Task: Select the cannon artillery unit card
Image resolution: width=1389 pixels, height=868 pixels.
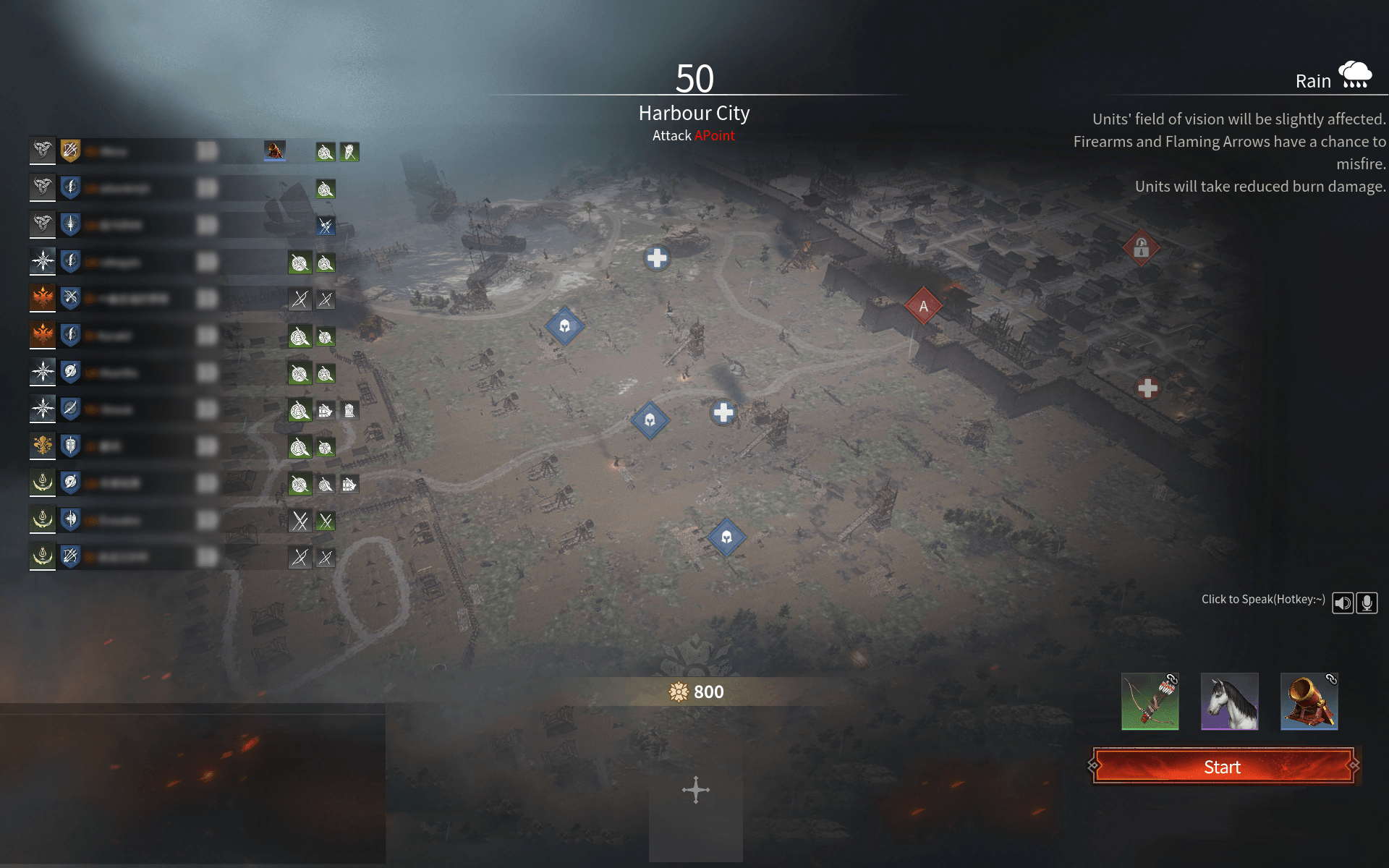Action: click(1309, 702)
